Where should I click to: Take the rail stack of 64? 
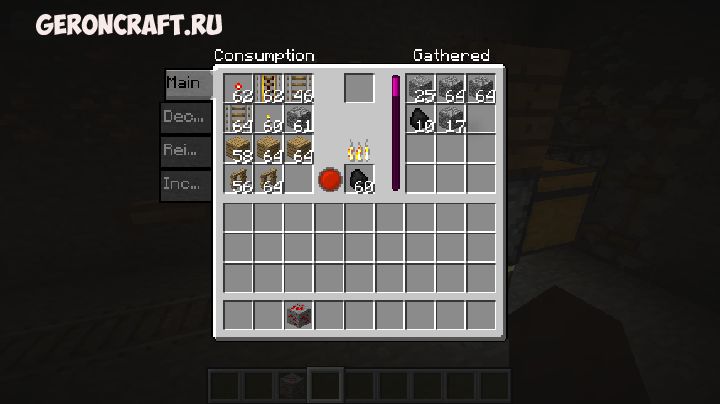point(239,119)
